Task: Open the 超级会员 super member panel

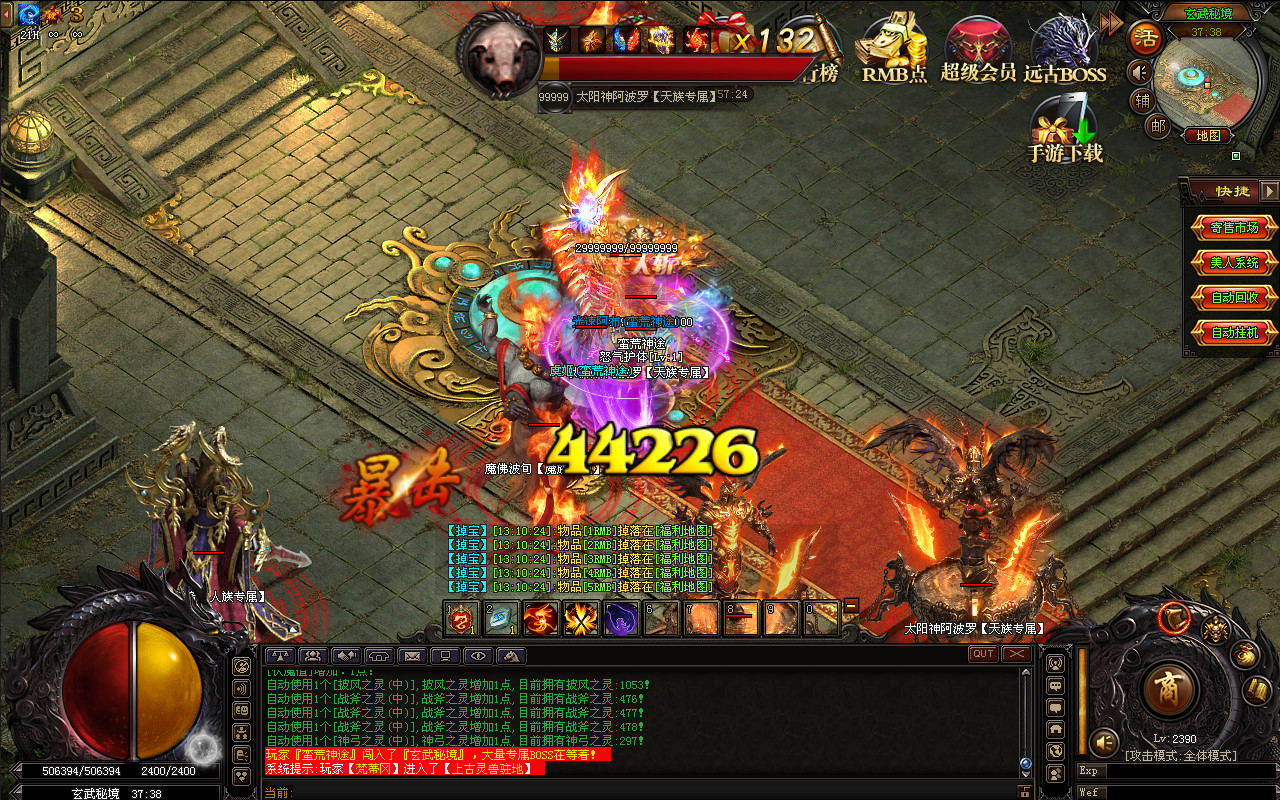Action: click(x=978, y=50)
